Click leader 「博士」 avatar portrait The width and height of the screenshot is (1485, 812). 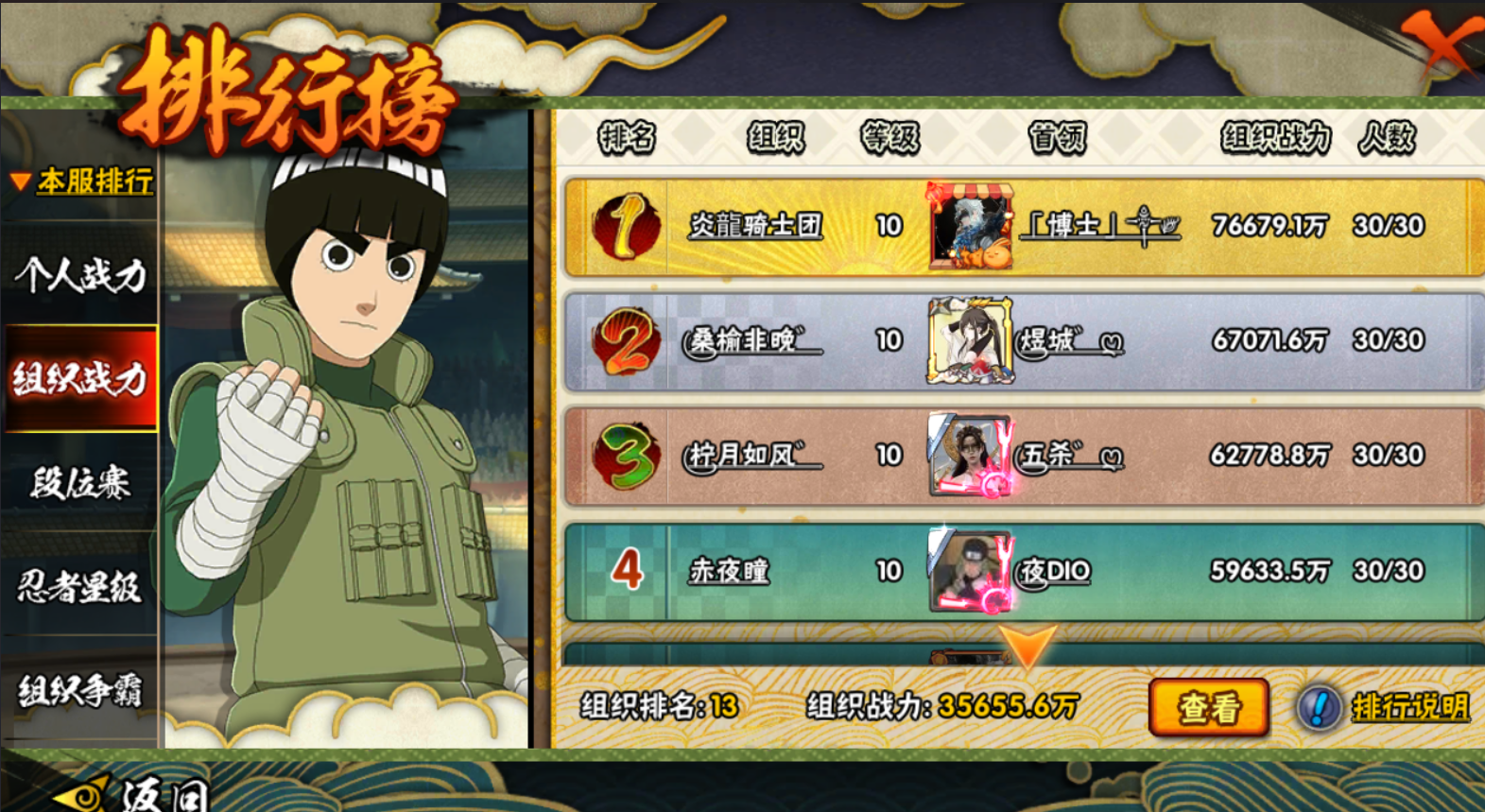pyautogui.click(x=971, y=227)
